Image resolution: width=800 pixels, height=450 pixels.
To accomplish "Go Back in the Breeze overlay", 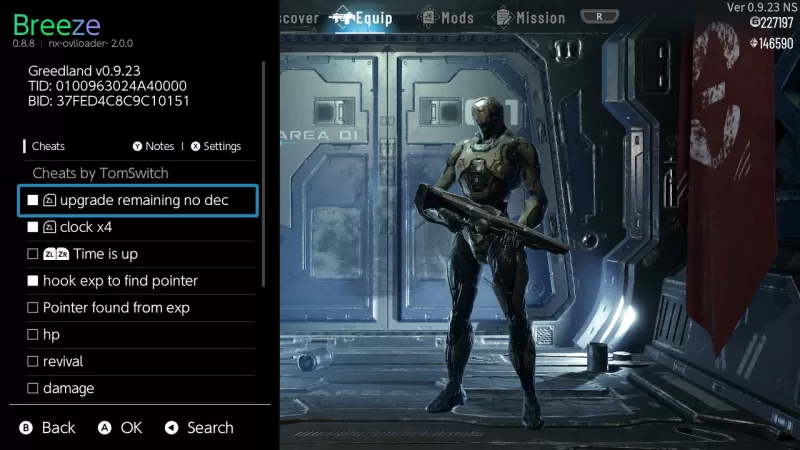I will (47, 428).
